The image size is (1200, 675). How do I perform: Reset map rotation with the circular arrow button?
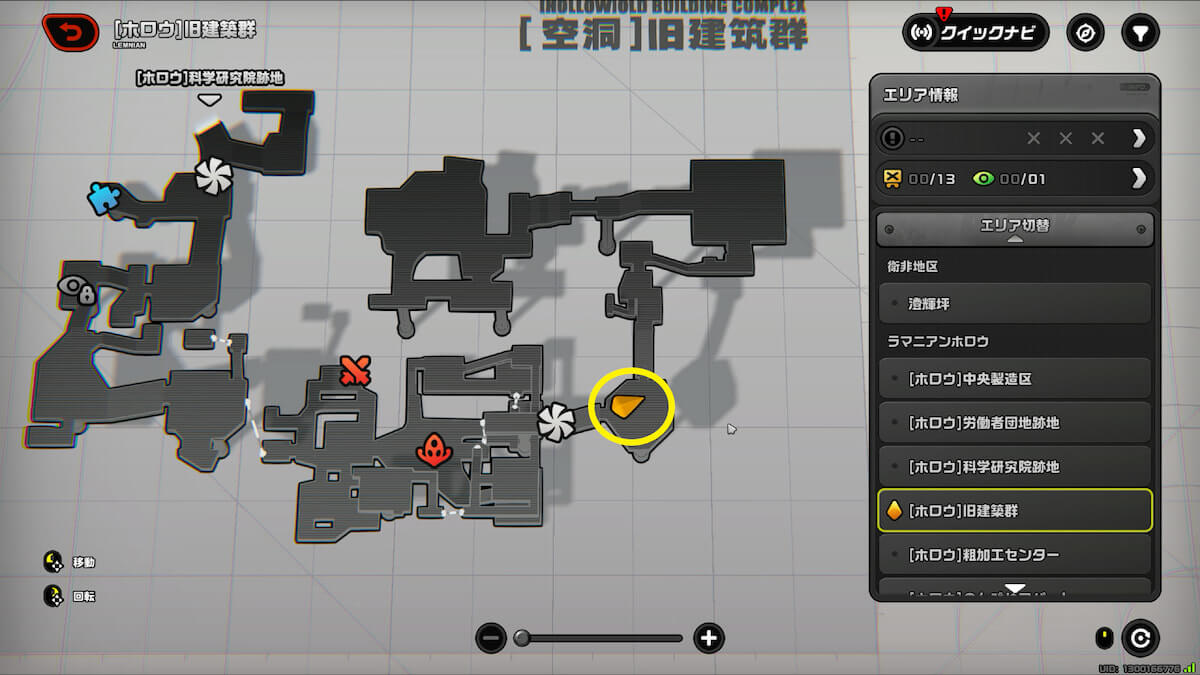click(1140, 637)
